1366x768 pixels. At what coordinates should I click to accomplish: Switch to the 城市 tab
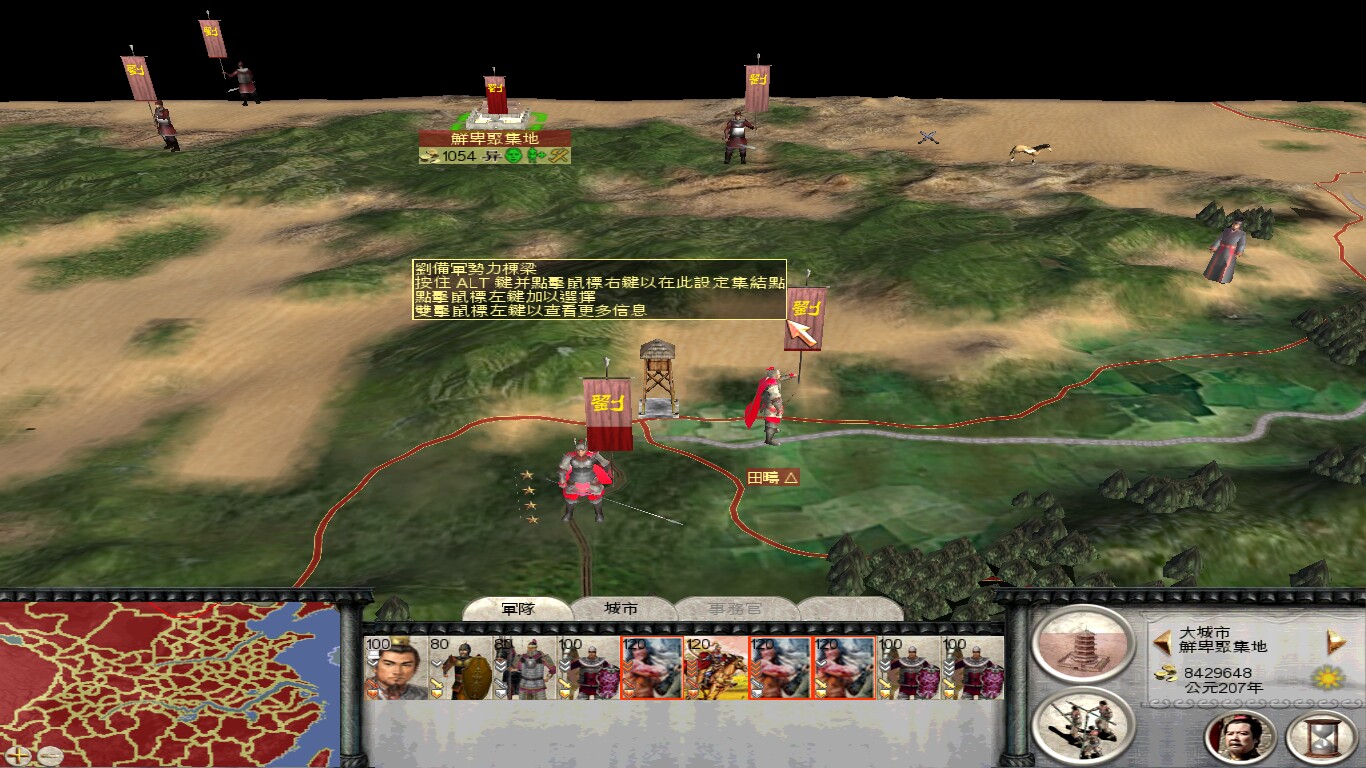(x=620, y=608)
